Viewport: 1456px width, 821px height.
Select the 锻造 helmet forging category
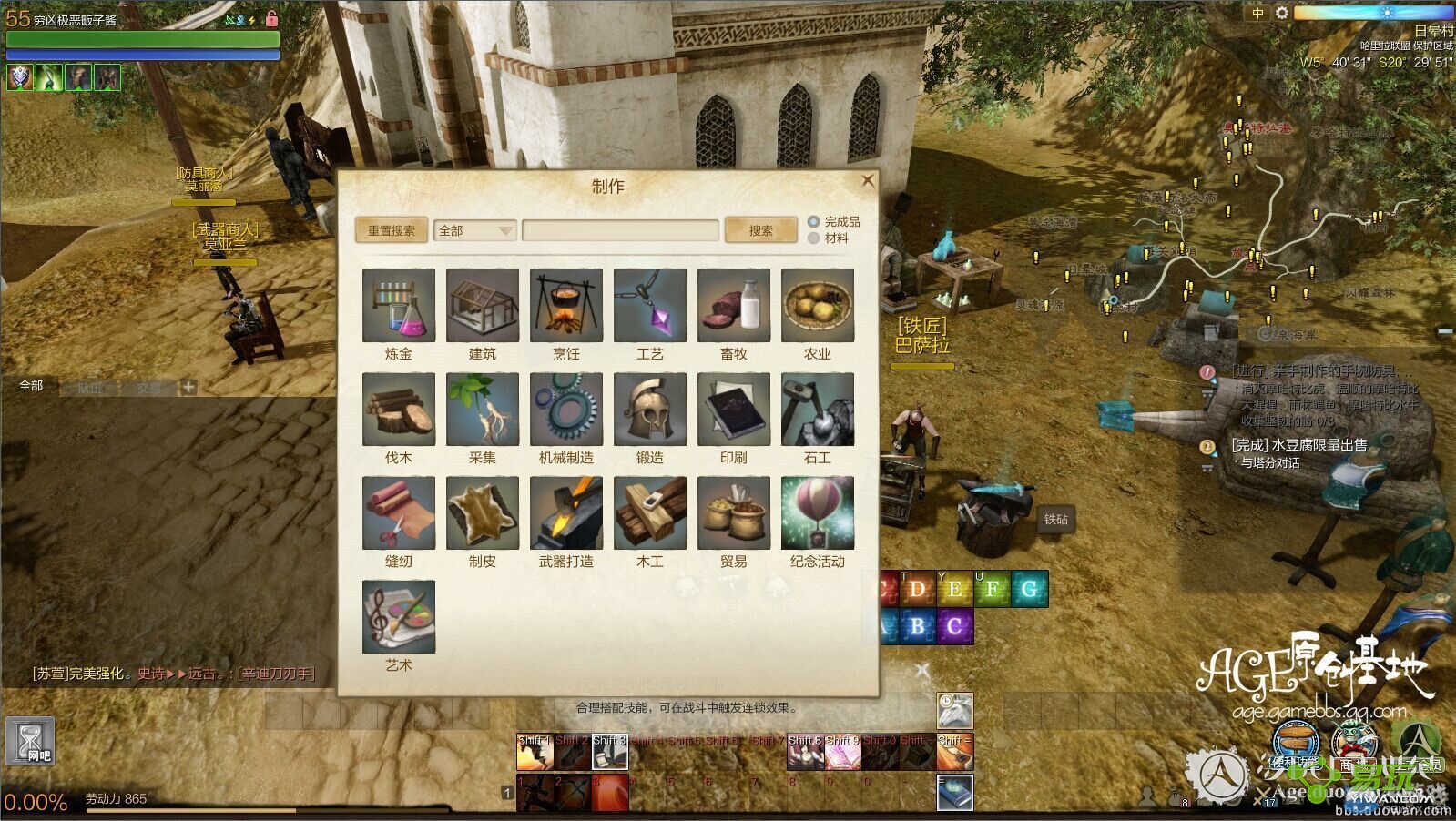tap(650, 409)
